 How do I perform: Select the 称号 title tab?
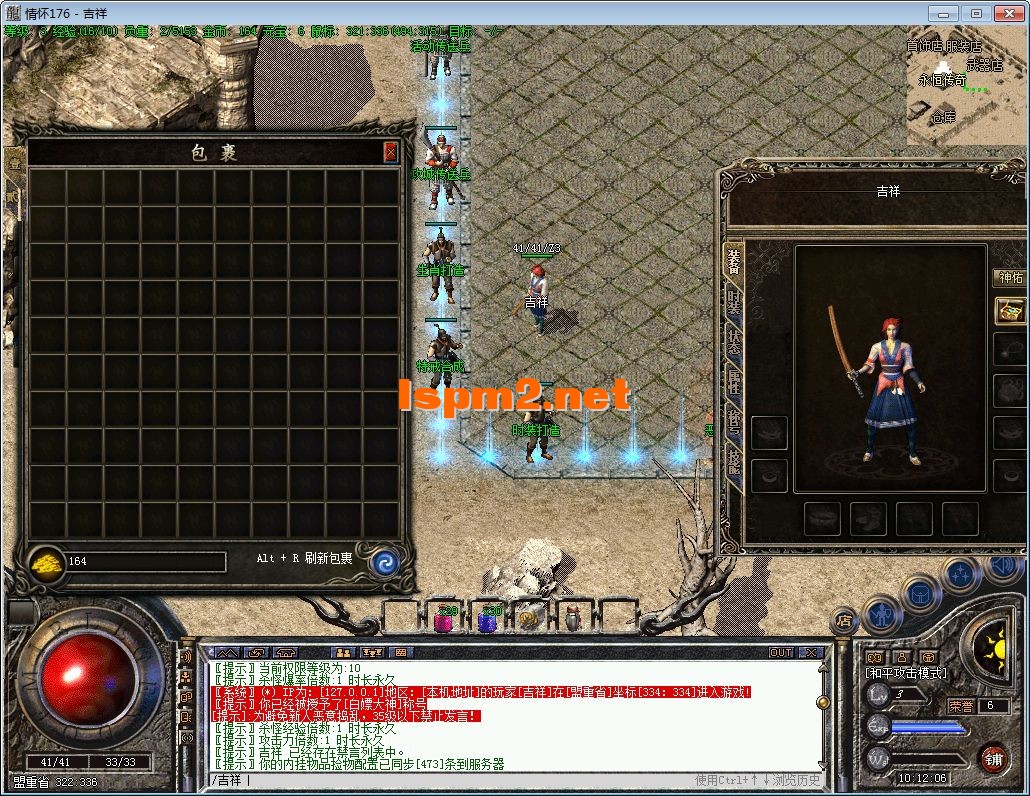(734, 424)
